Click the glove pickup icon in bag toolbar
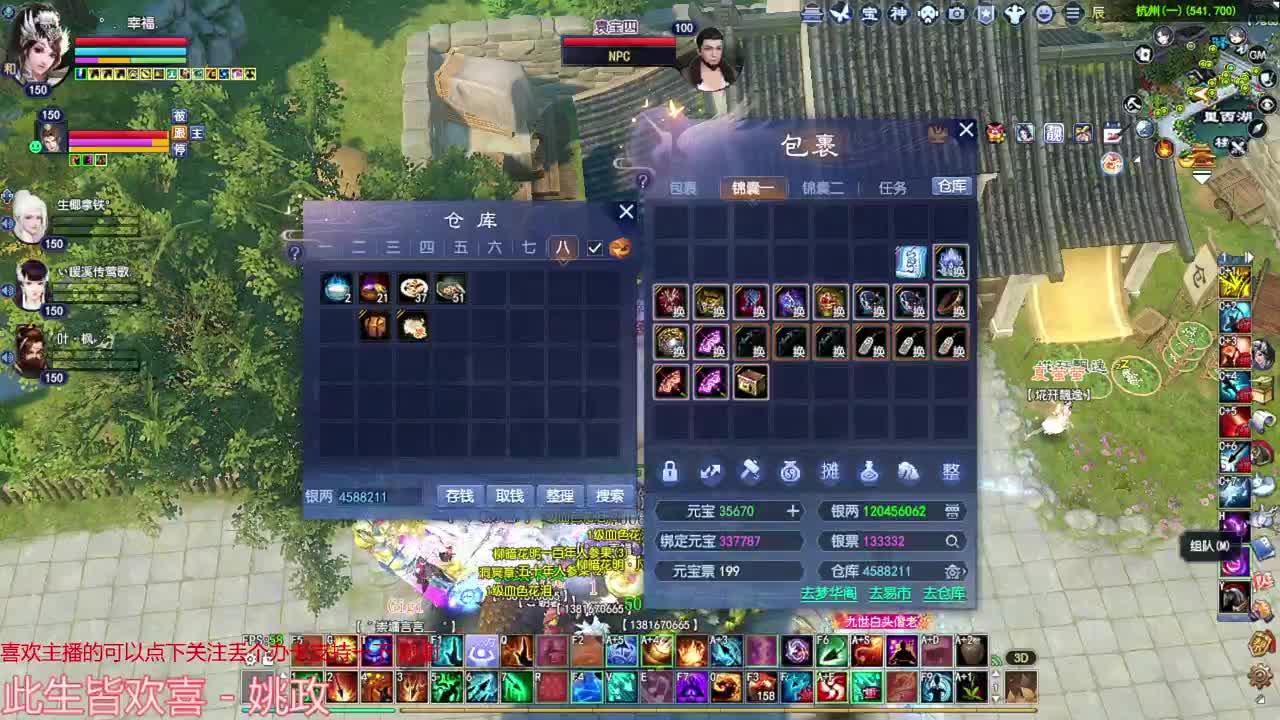Image resolution: width=1280 pixels, height=720 pixels. [911, 471]
